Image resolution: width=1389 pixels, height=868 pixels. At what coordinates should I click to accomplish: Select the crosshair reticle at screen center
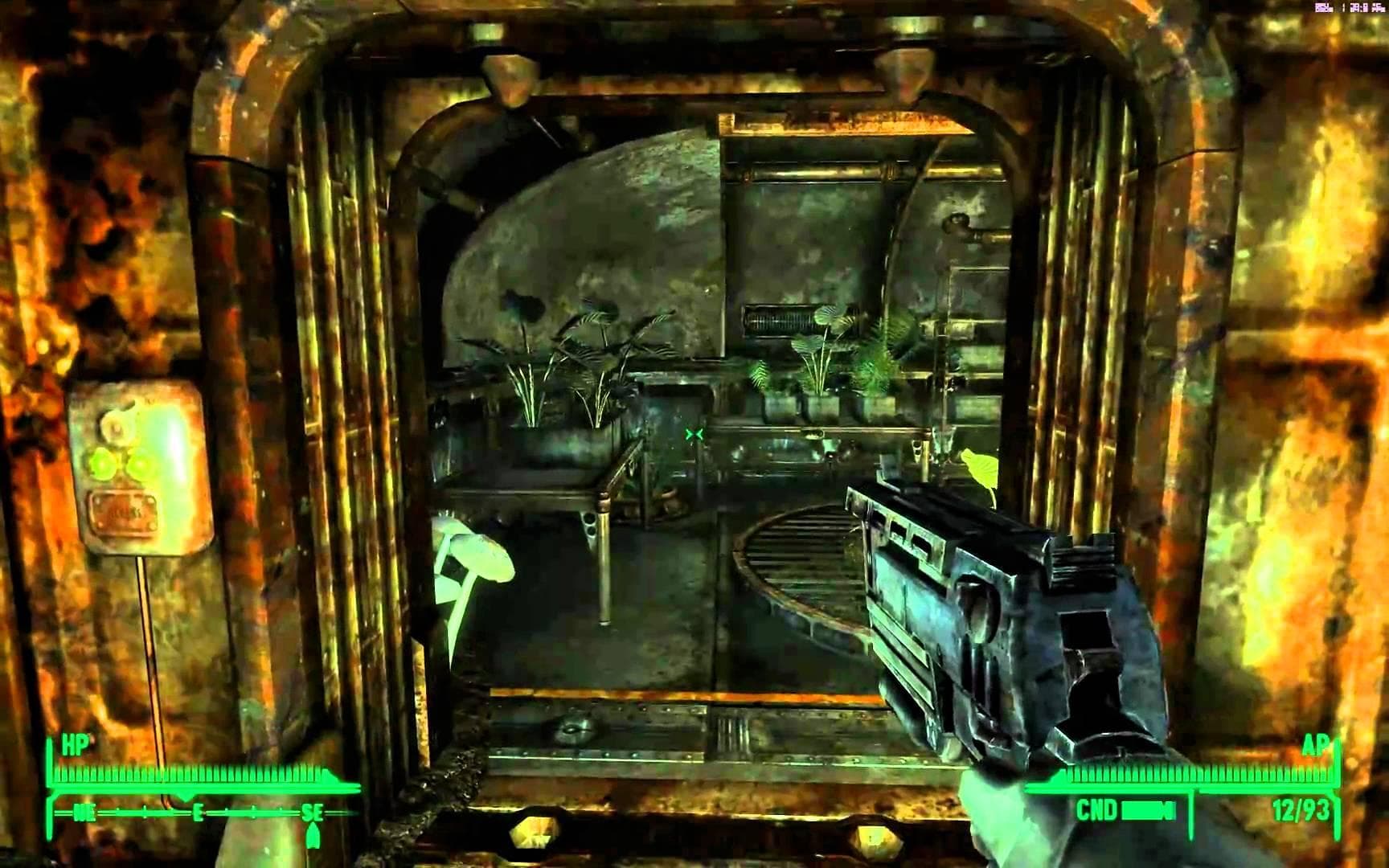[x=694, y=434]
